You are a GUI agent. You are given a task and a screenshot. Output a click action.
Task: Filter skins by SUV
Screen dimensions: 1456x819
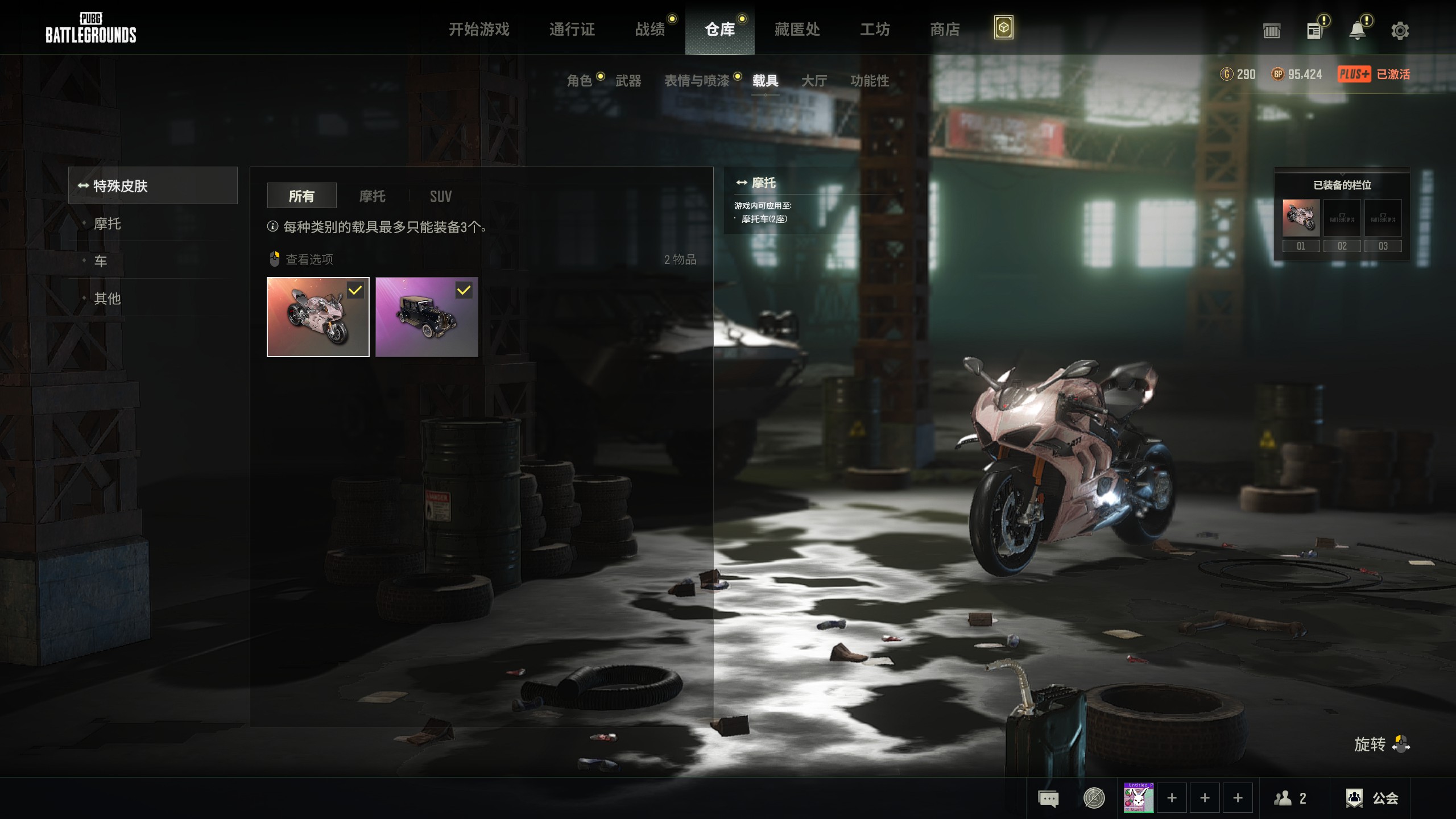(441, 196)
